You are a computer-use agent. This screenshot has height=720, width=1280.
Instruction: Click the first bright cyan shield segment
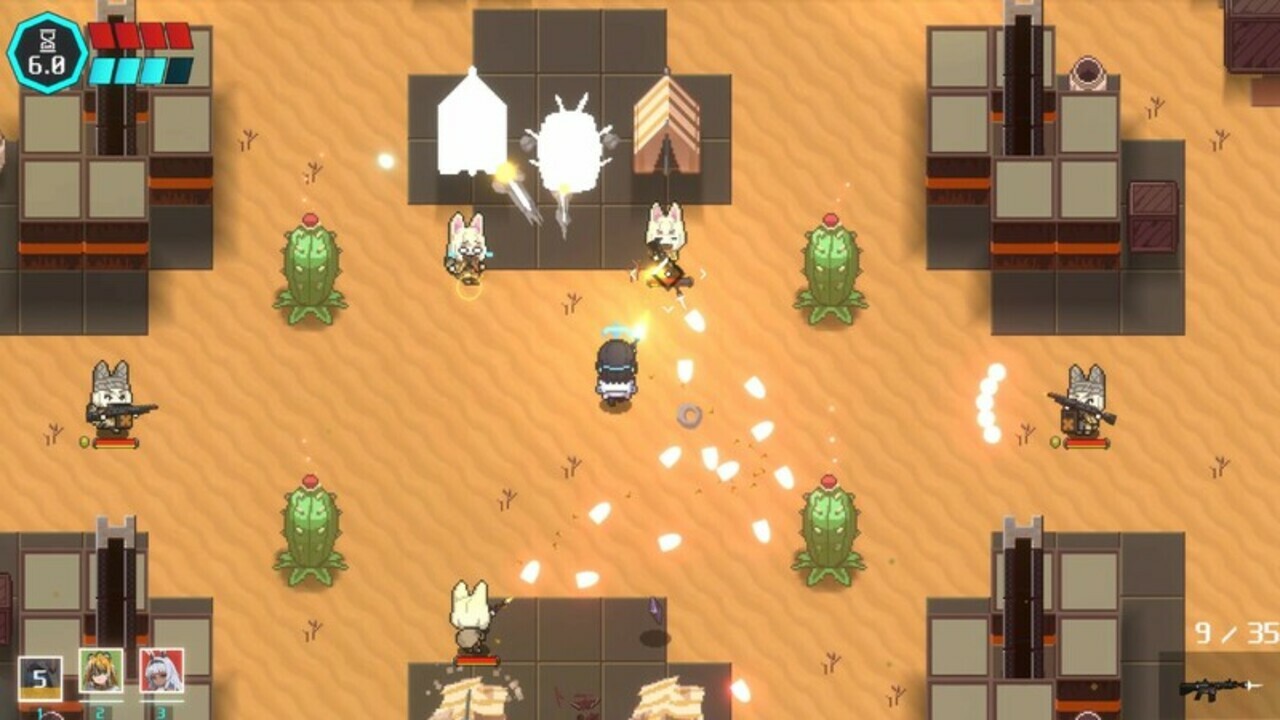(x=102, y=70)
